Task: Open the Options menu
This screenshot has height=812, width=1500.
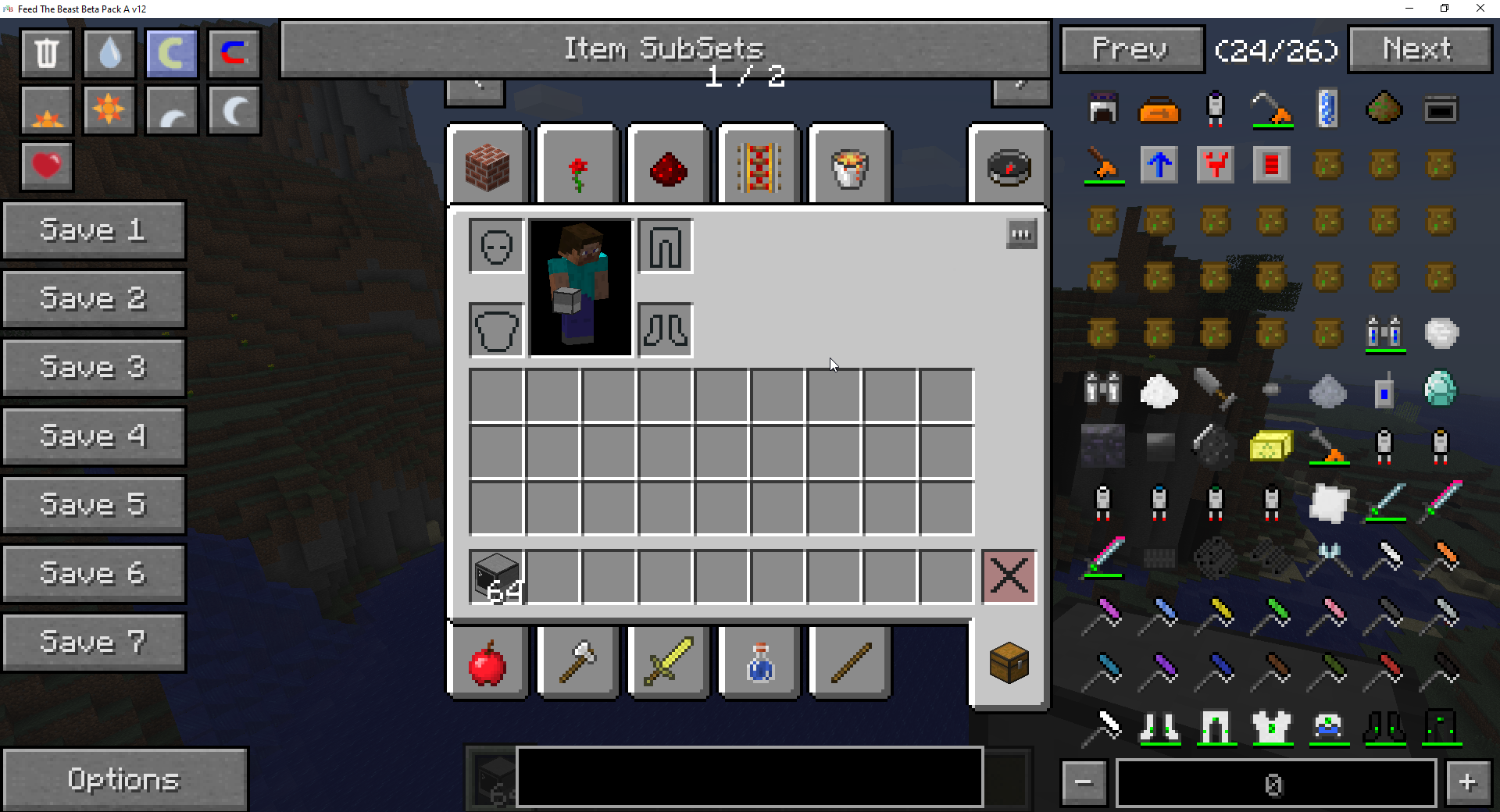Action: [x=125, y=779]
